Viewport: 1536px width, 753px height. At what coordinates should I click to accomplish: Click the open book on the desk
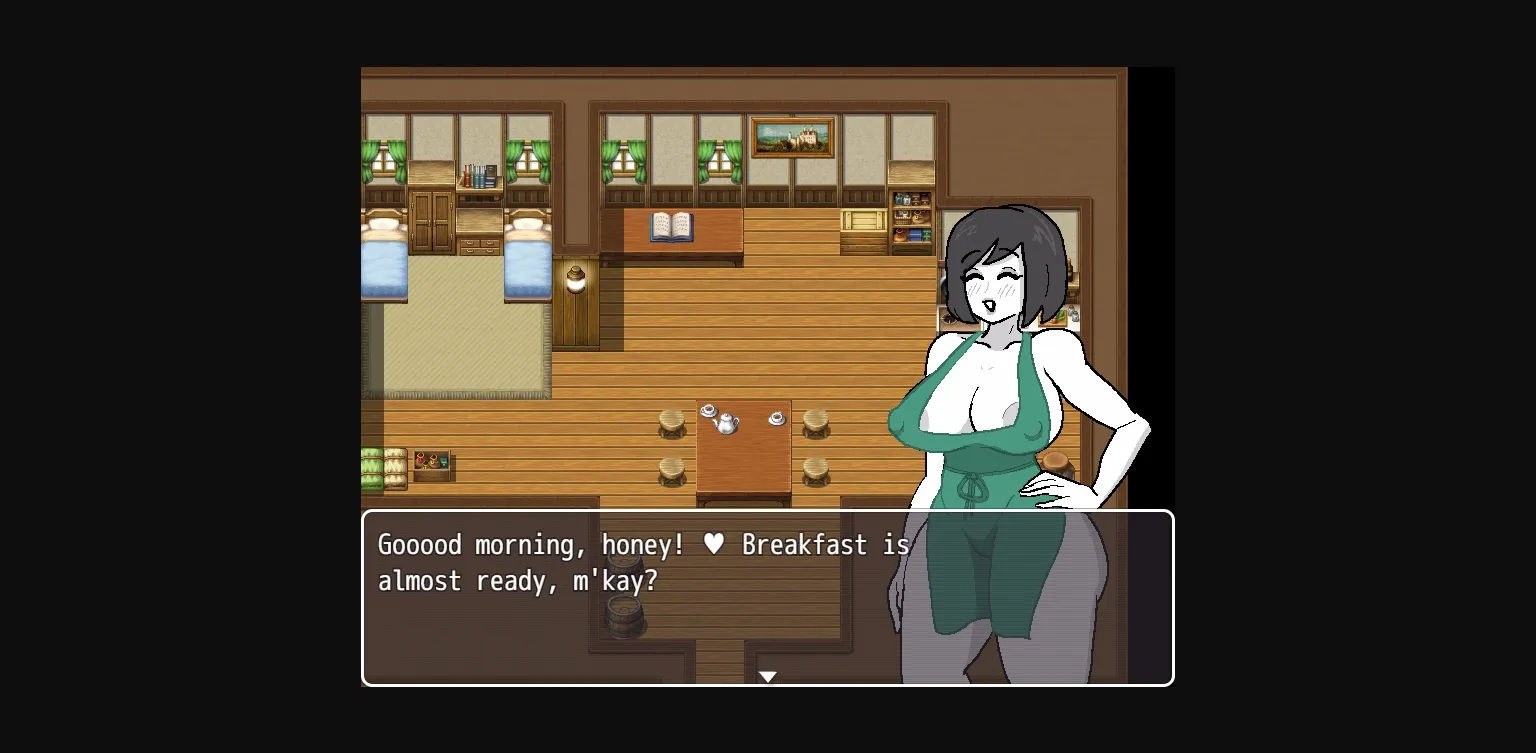(x=671, y=226)
